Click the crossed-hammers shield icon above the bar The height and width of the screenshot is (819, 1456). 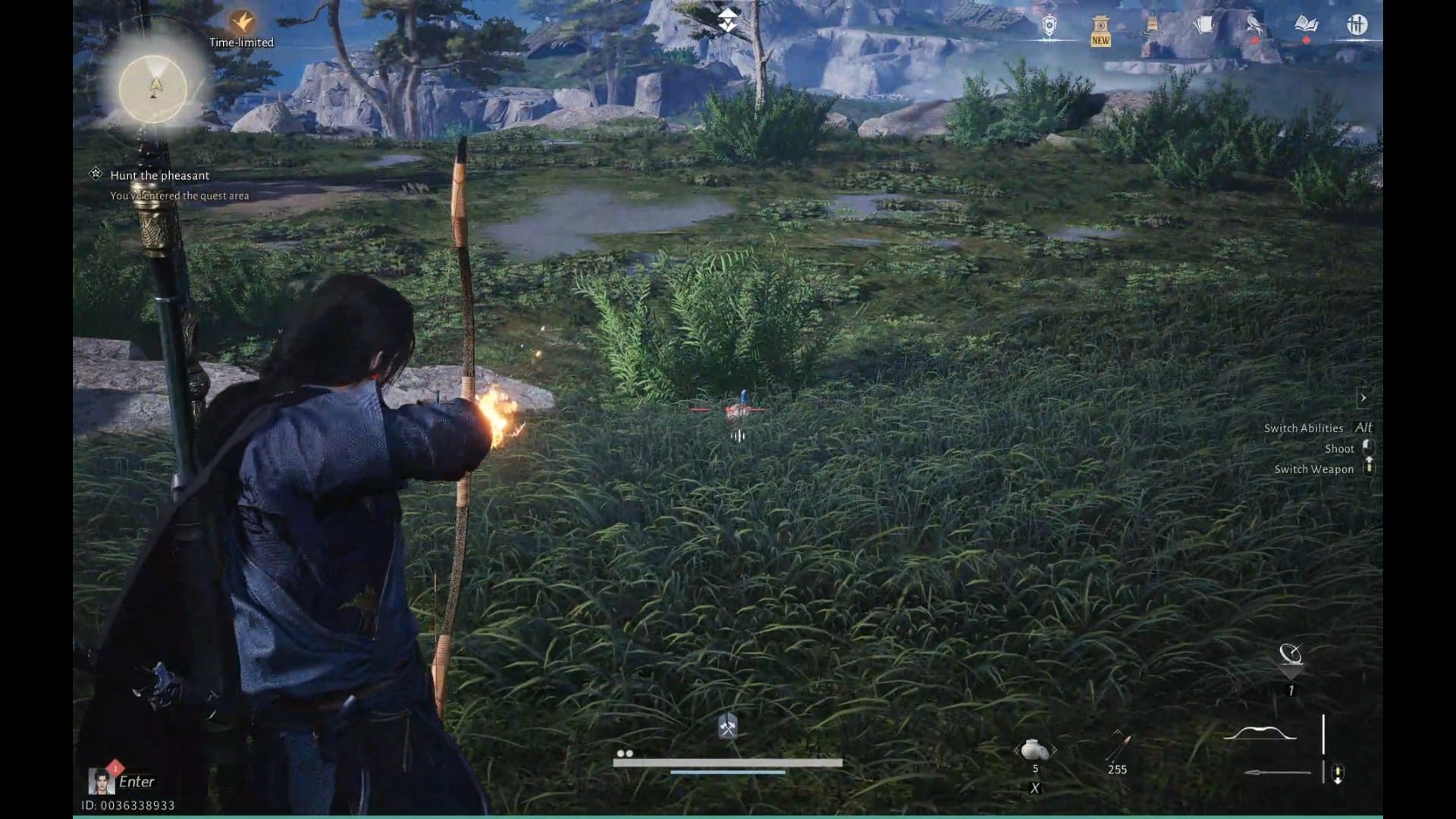[x=727, y=726]
